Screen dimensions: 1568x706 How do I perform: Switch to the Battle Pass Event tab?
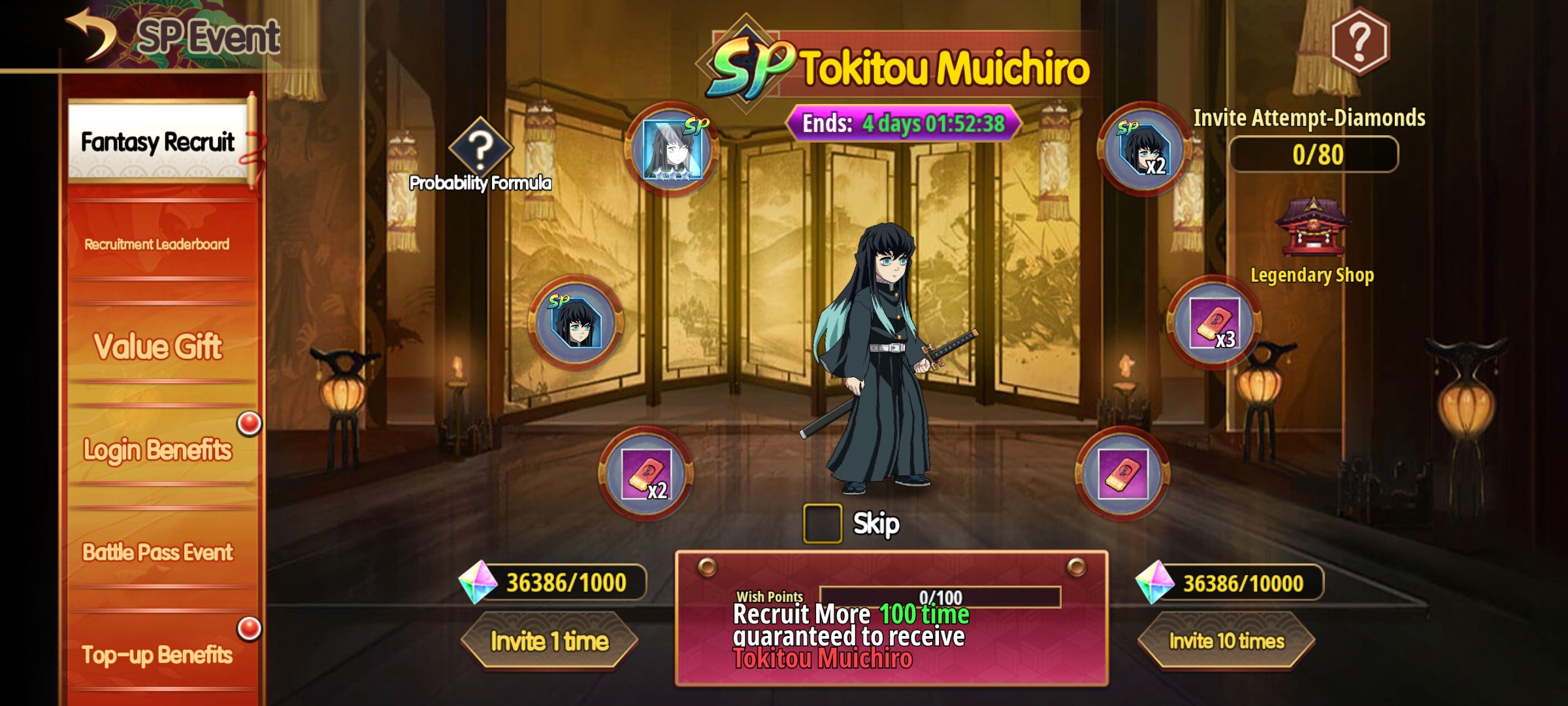coord(157,552)
